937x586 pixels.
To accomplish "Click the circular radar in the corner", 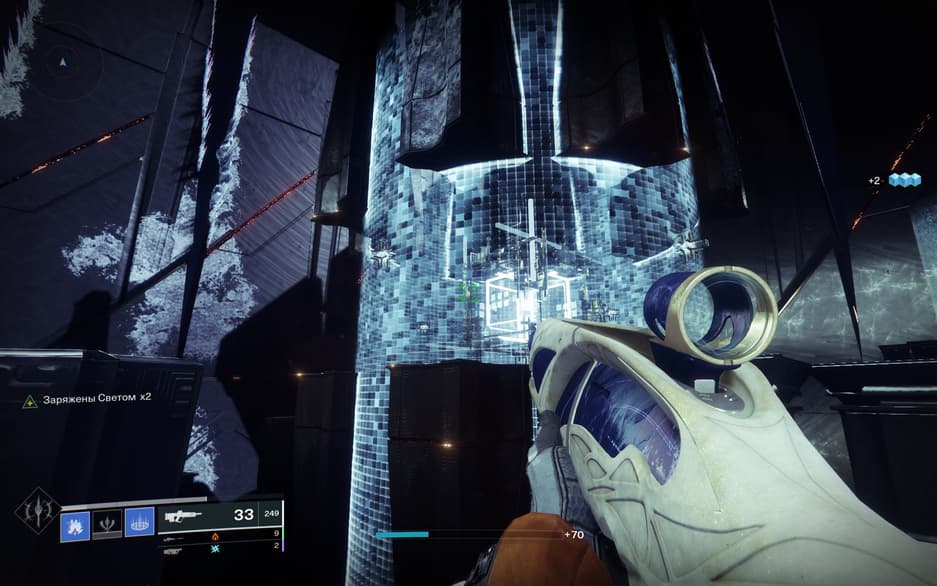I will tap(65, 62).
